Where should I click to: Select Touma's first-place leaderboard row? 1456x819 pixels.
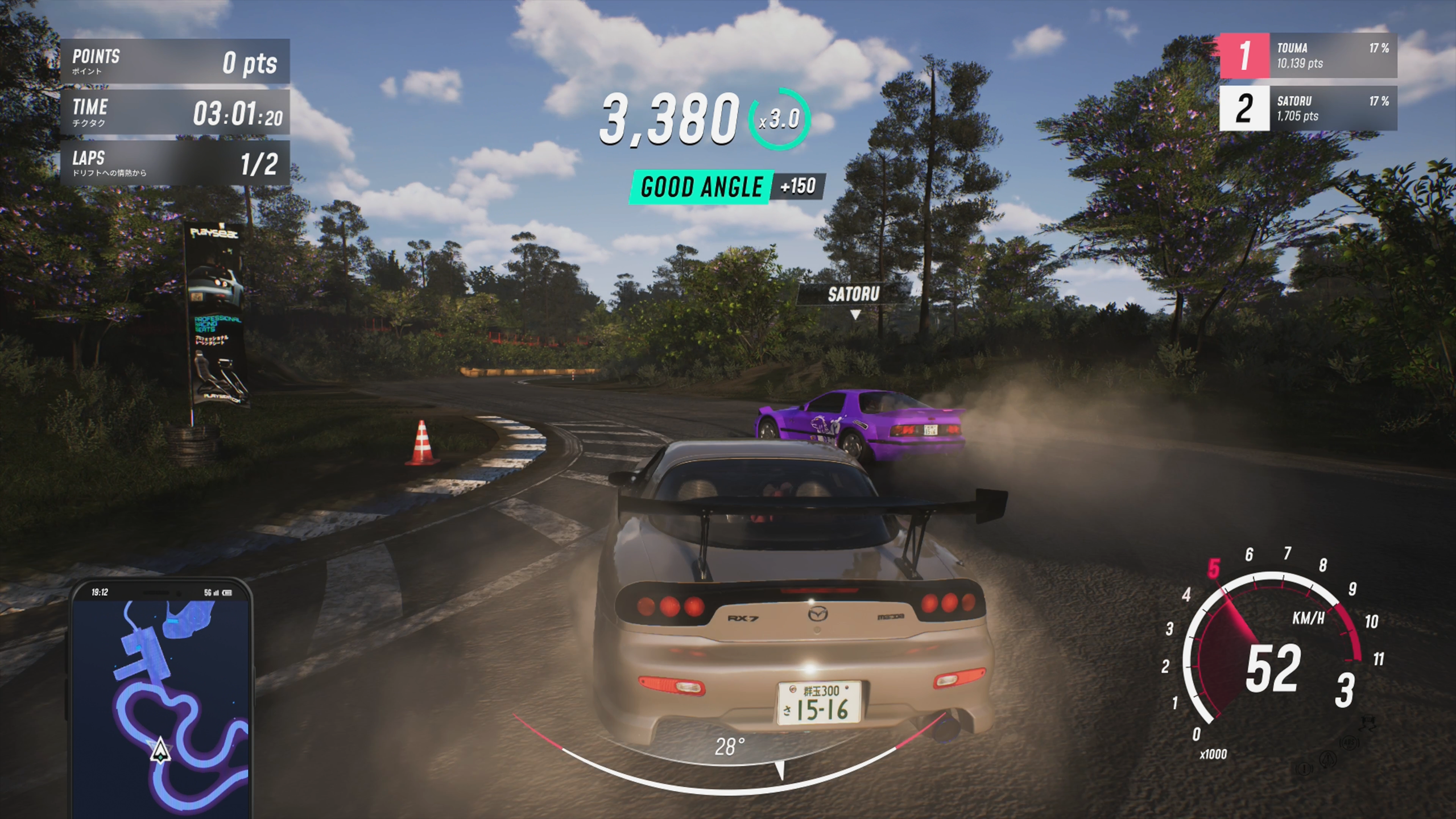click(x=1308, y=56)
